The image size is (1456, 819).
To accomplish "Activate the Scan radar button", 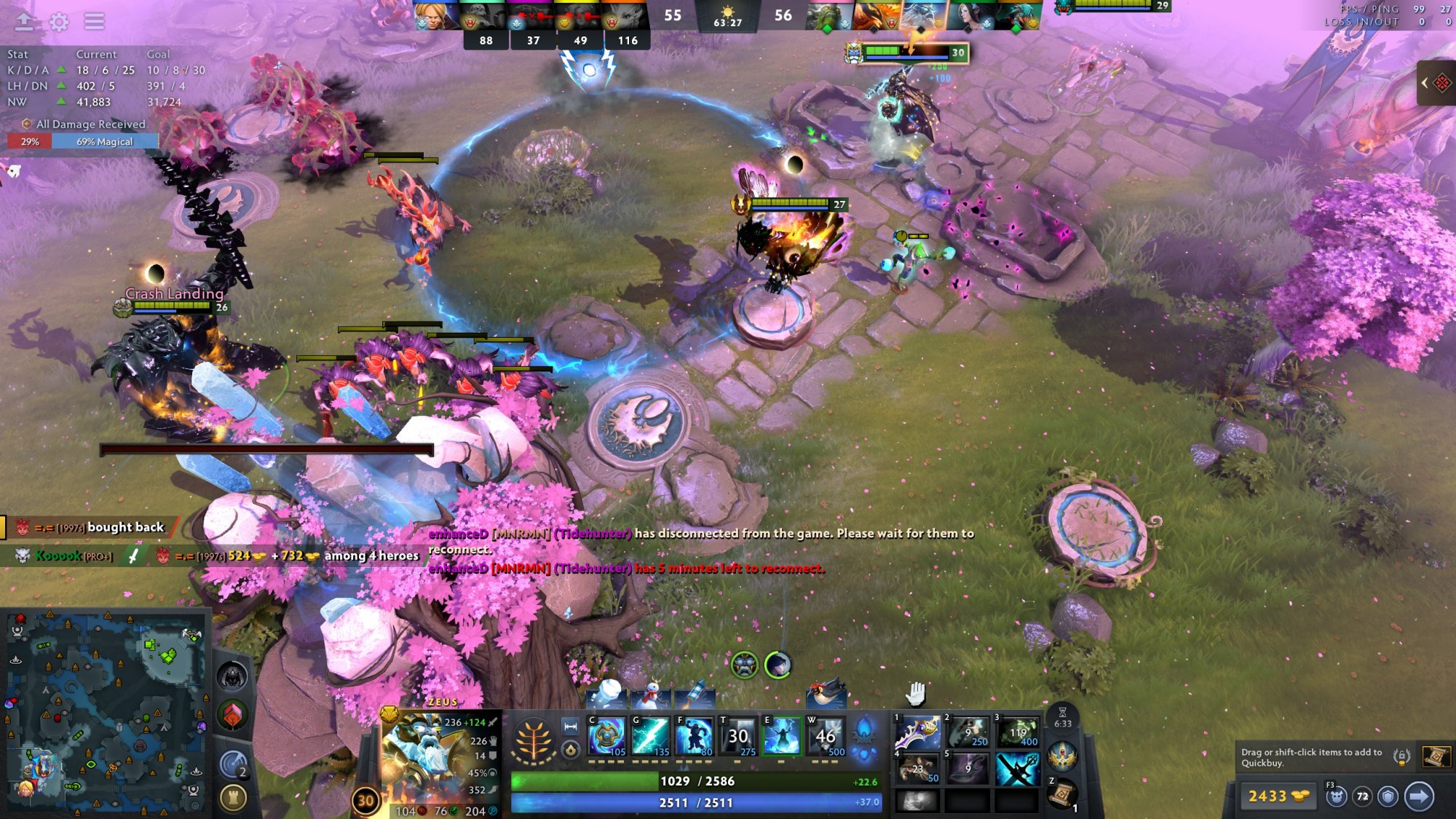I will tap(233, 764).
